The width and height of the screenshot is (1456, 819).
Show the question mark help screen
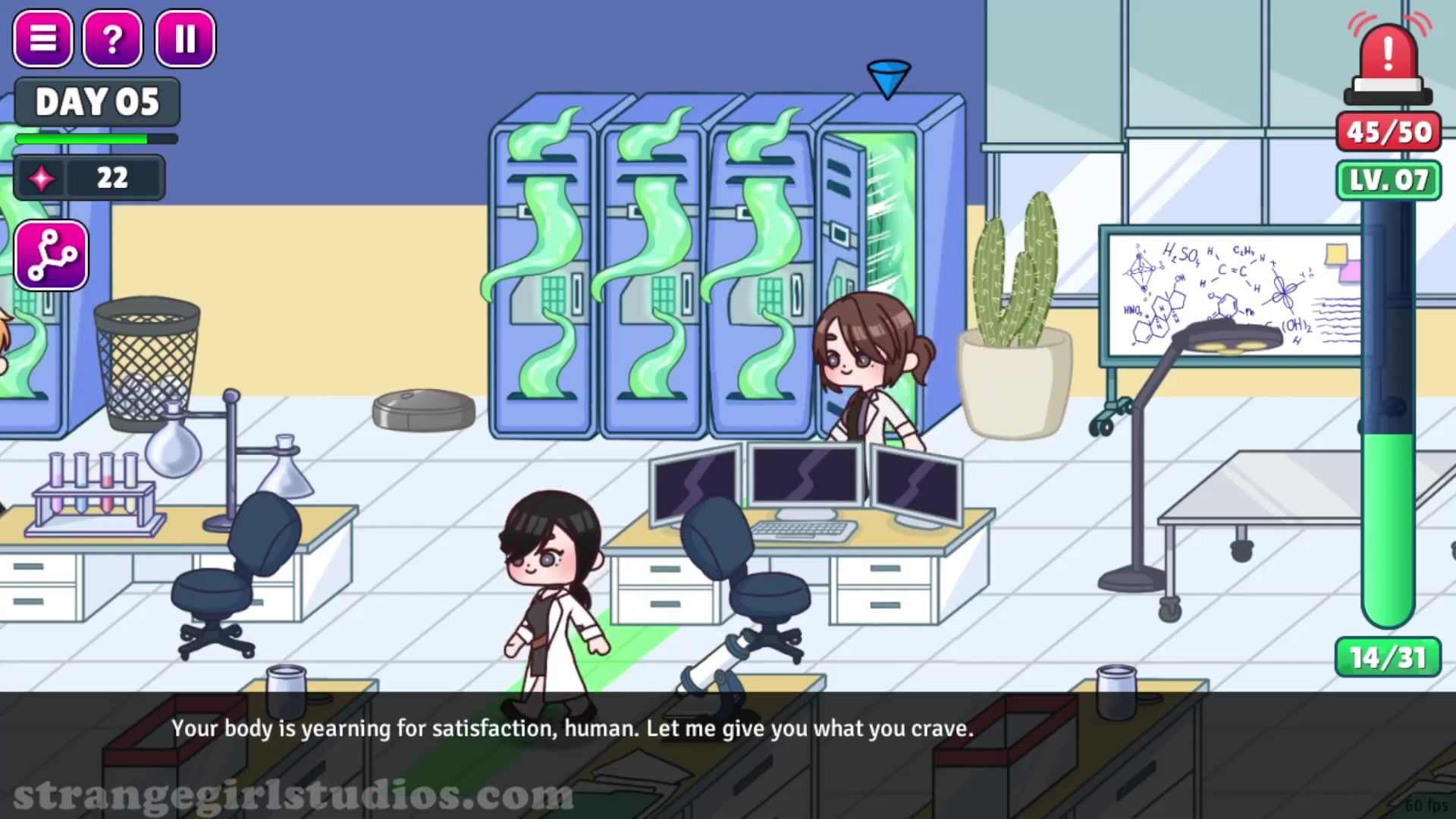[x=112, y=38]
